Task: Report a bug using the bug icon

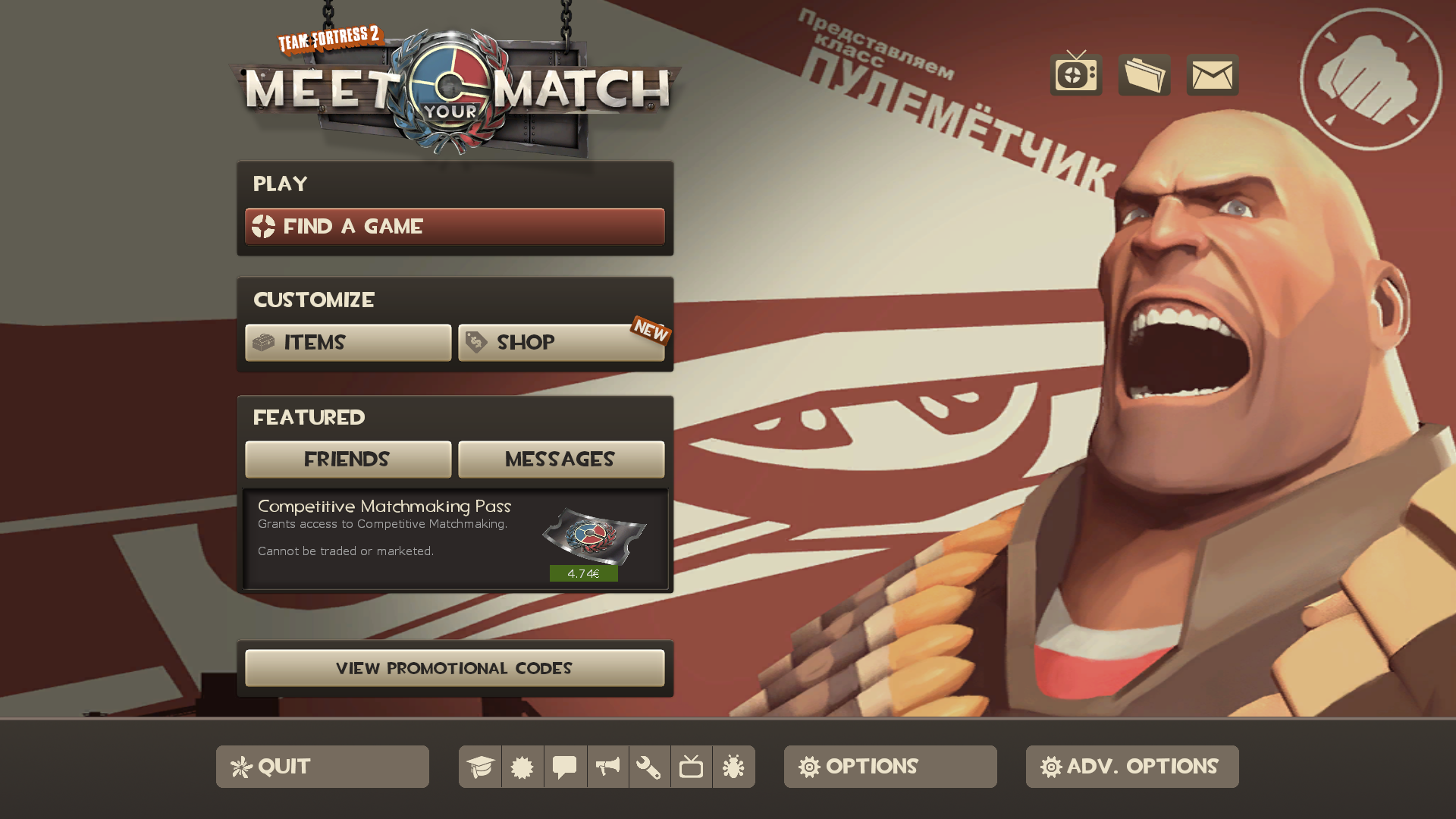Action: click(x=733, y=767)
